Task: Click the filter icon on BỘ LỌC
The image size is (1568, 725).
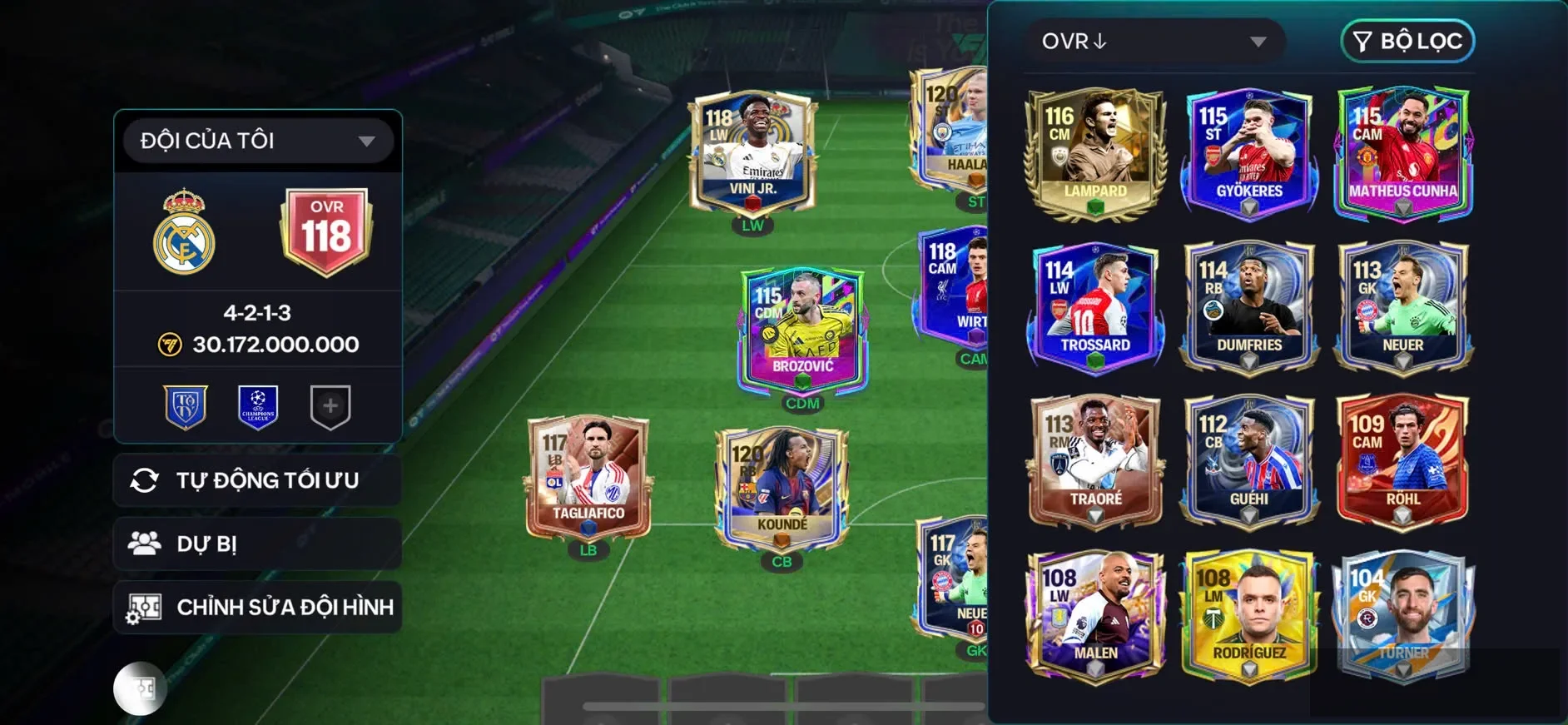Action: tap(1362, 41)
